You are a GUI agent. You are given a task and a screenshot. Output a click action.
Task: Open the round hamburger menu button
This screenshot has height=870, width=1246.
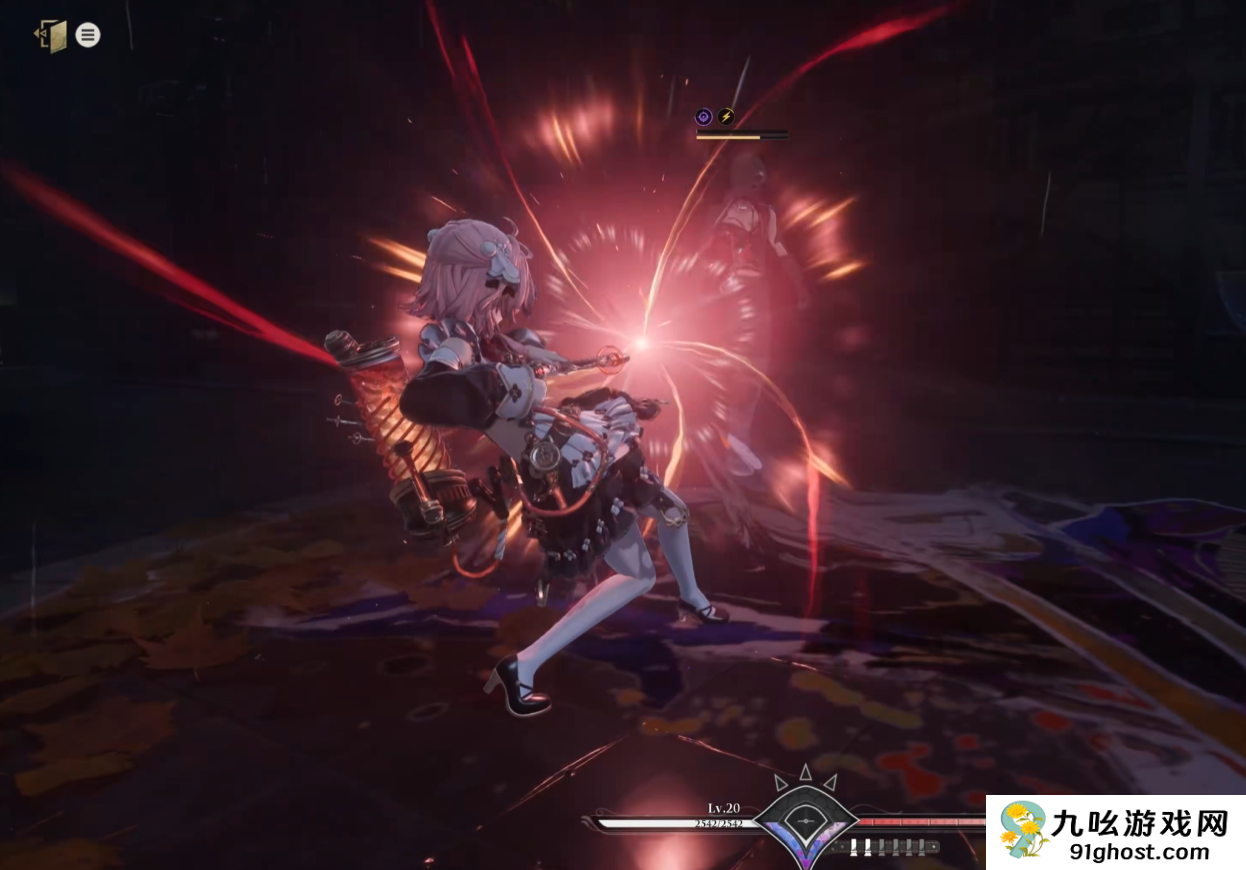pos(88,36)
